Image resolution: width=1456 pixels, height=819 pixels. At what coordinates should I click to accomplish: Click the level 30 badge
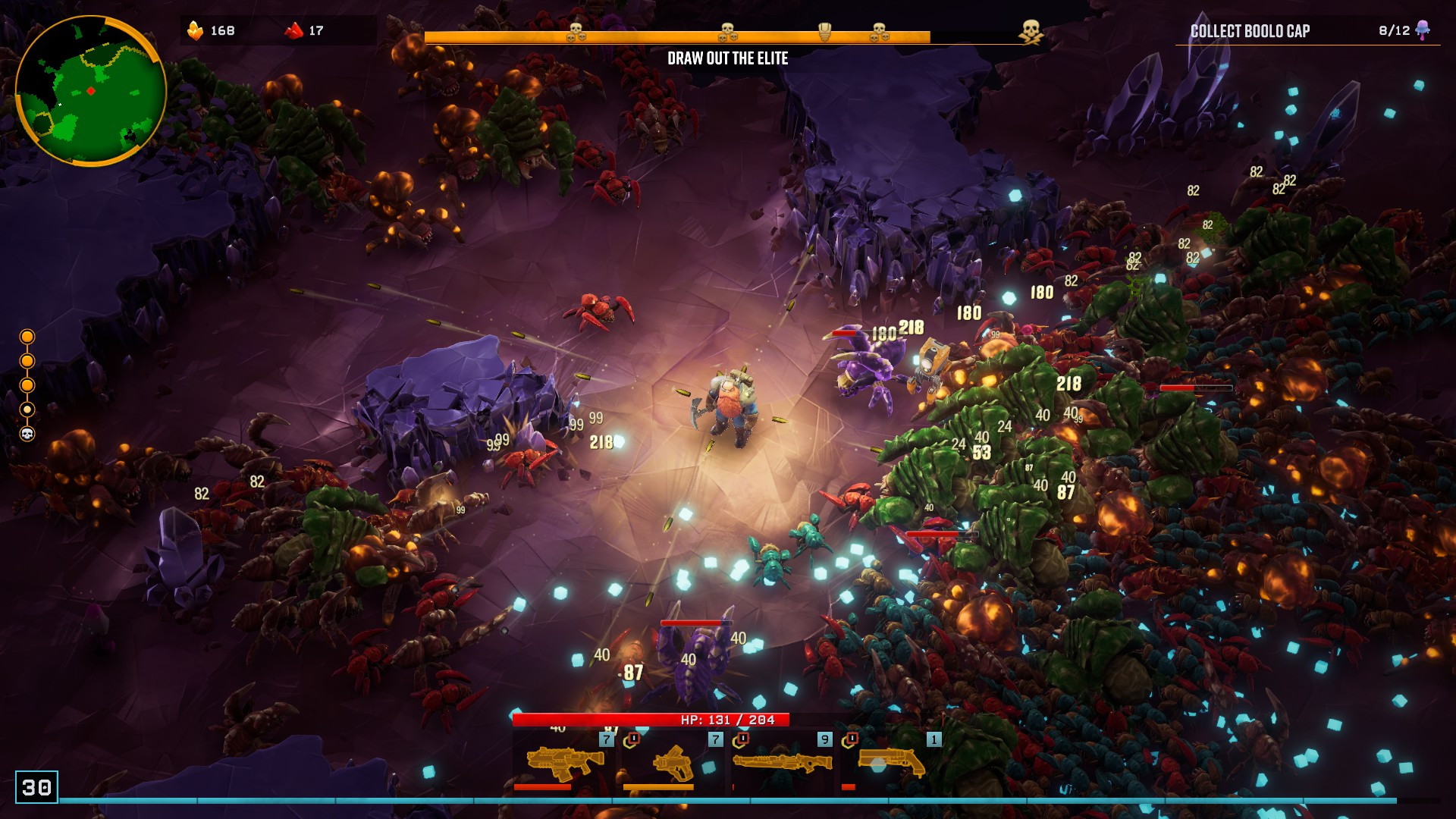click(36, 787)
